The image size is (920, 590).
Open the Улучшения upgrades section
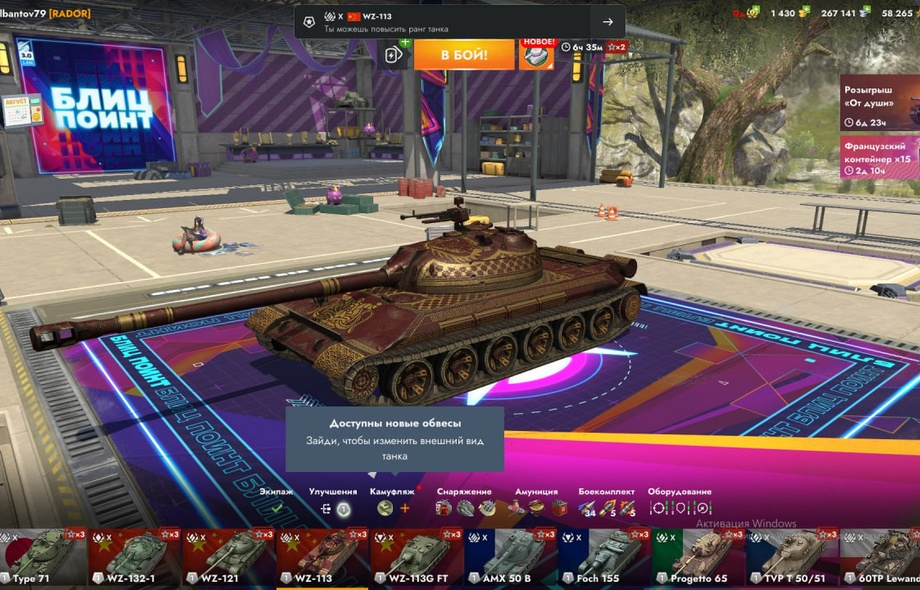(334, 508)
